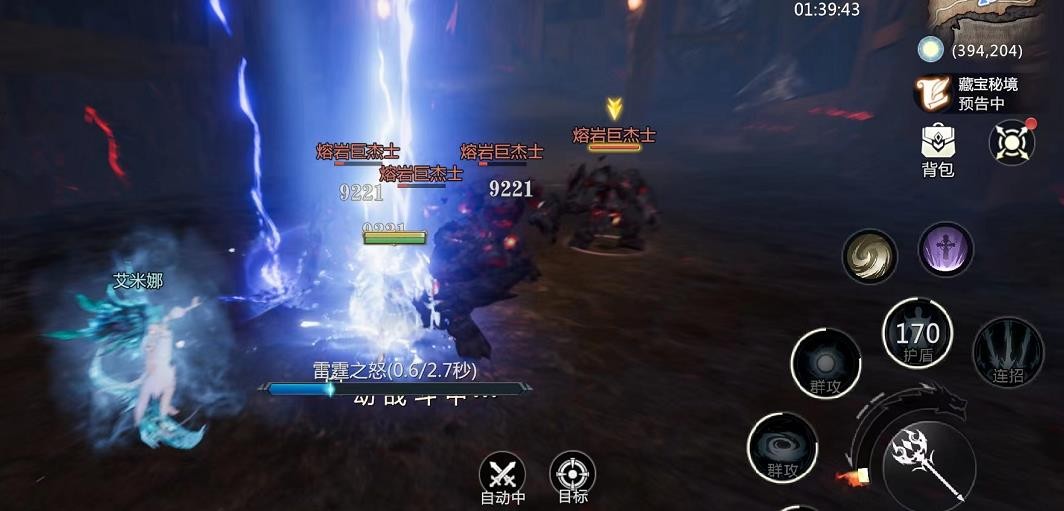Use the 连招 combo skill
Image resolution: width=1064 pixels, height=511 pixels.
(1007, 352)
